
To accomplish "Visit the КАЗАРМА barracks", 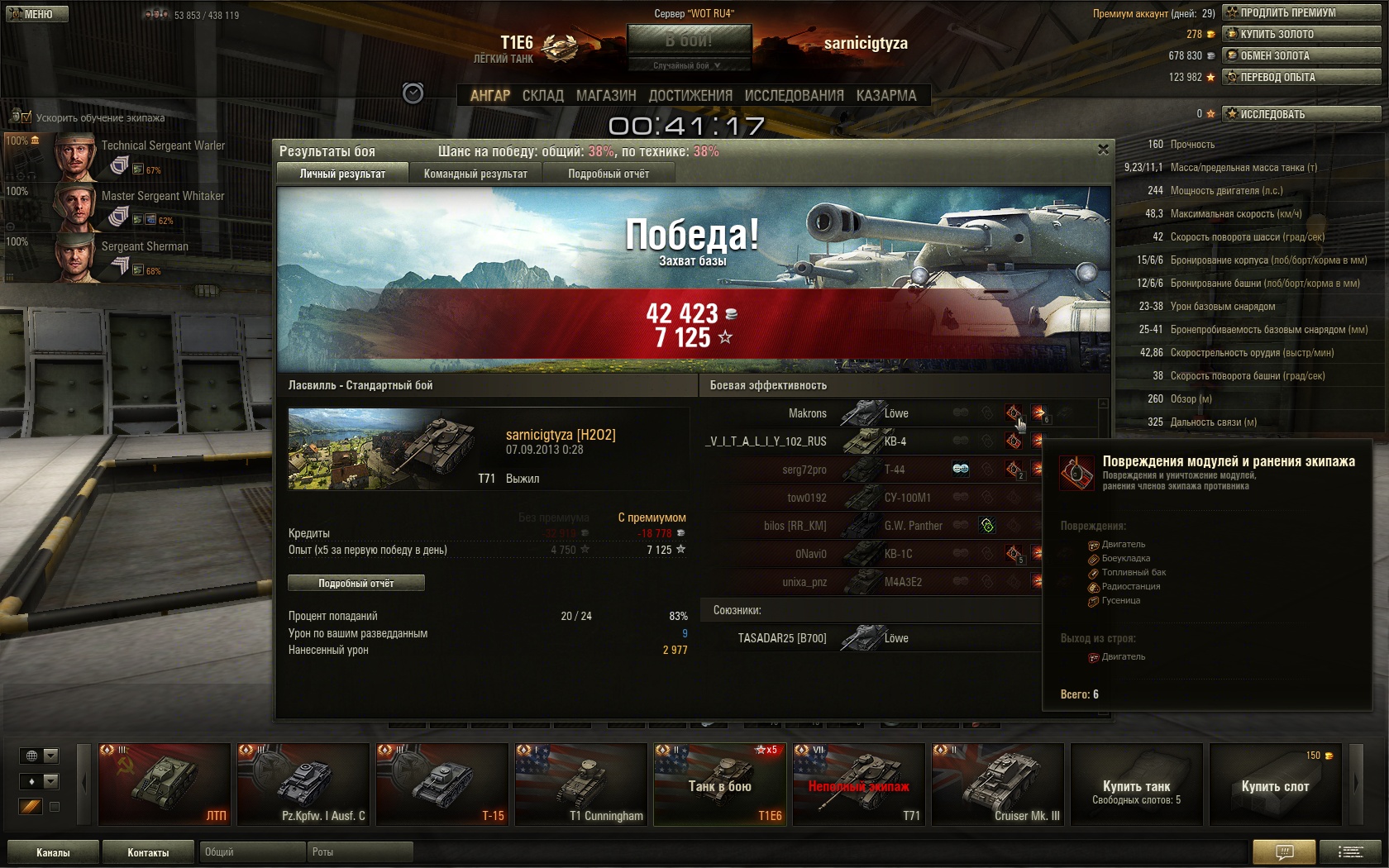I will [x=886, y=96].
